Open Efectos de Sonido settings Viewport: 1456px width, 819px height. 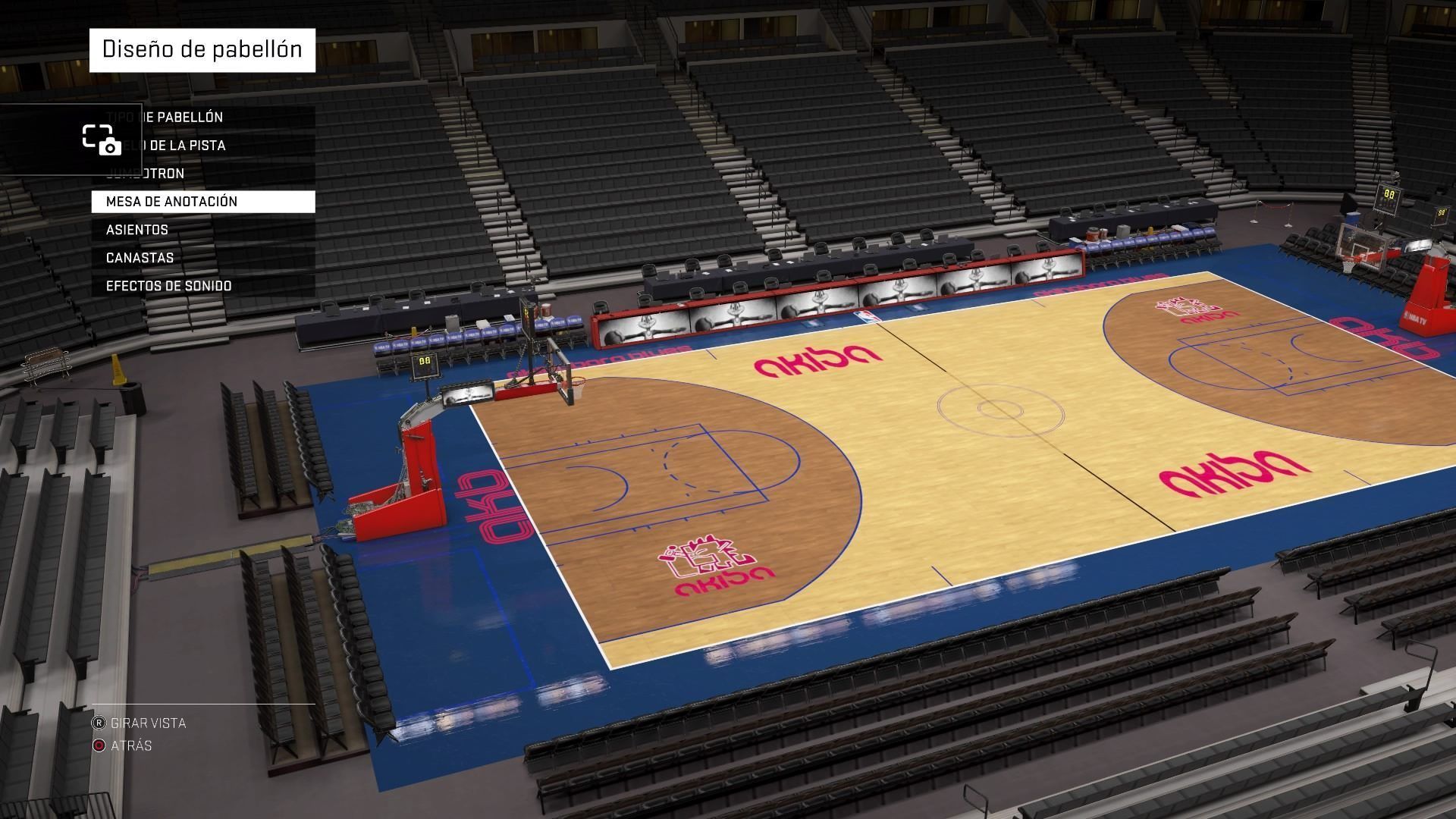point(202,286)
